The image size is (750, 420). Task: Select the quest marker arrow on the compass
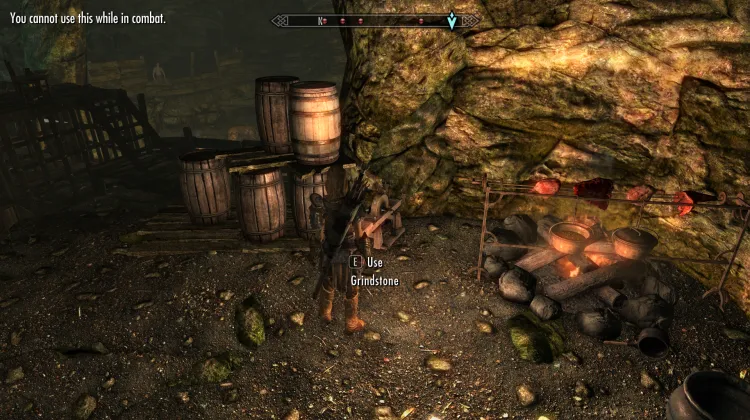coord(452,20)
